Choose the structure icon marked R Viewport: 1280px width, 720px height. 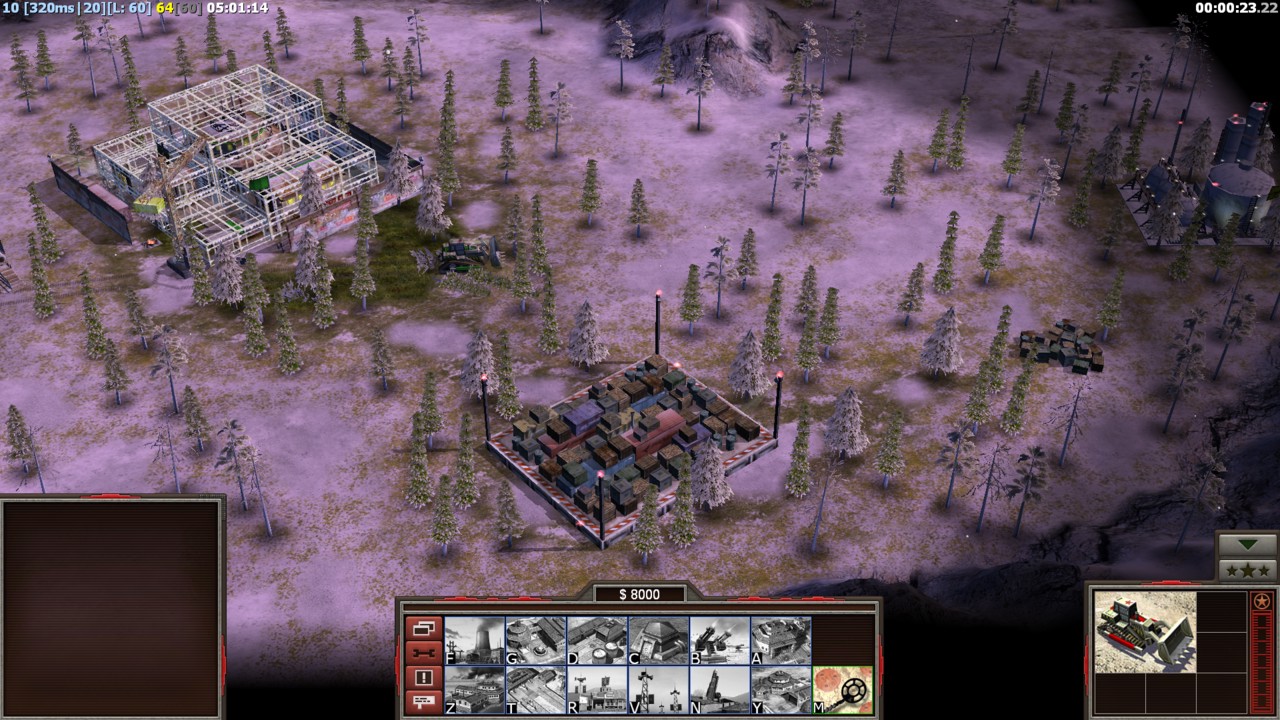coord(597,690)
